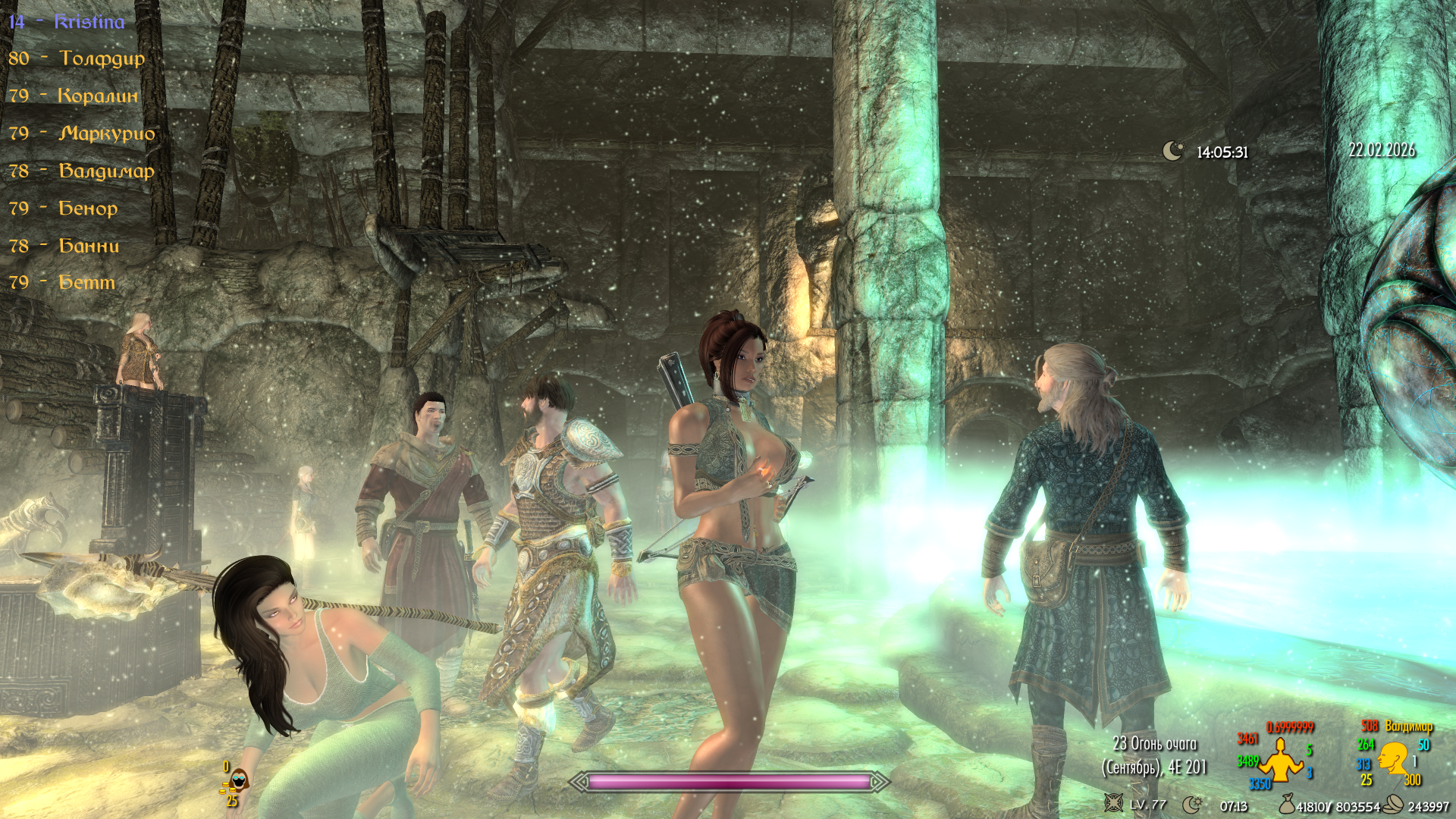
Task: Click the golden meditating player status icon
Action: 1280,760
